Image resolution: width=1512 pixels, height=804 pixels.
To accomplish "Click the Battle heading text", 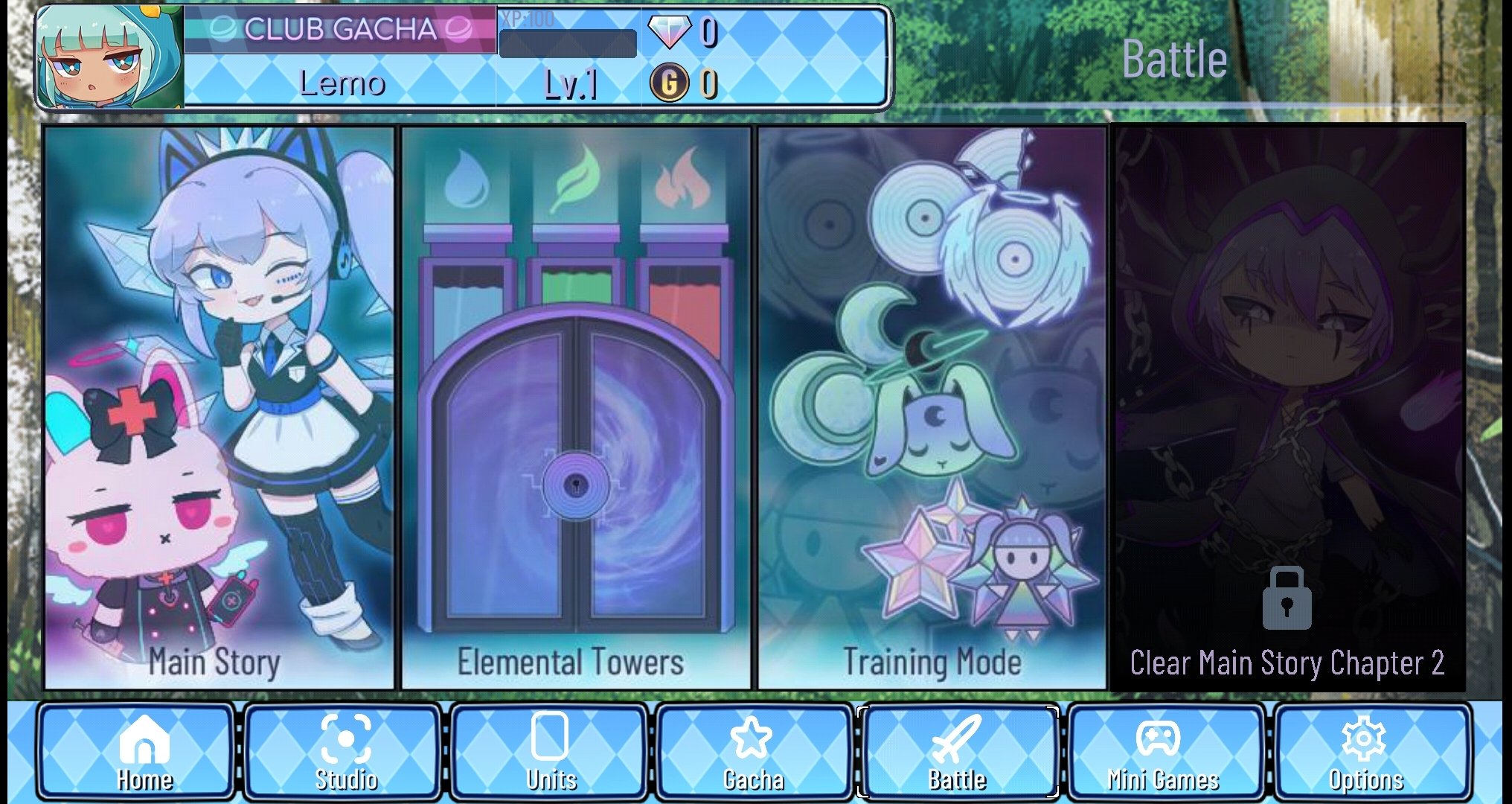I will pyautogui.click(x=1175, y=58).
